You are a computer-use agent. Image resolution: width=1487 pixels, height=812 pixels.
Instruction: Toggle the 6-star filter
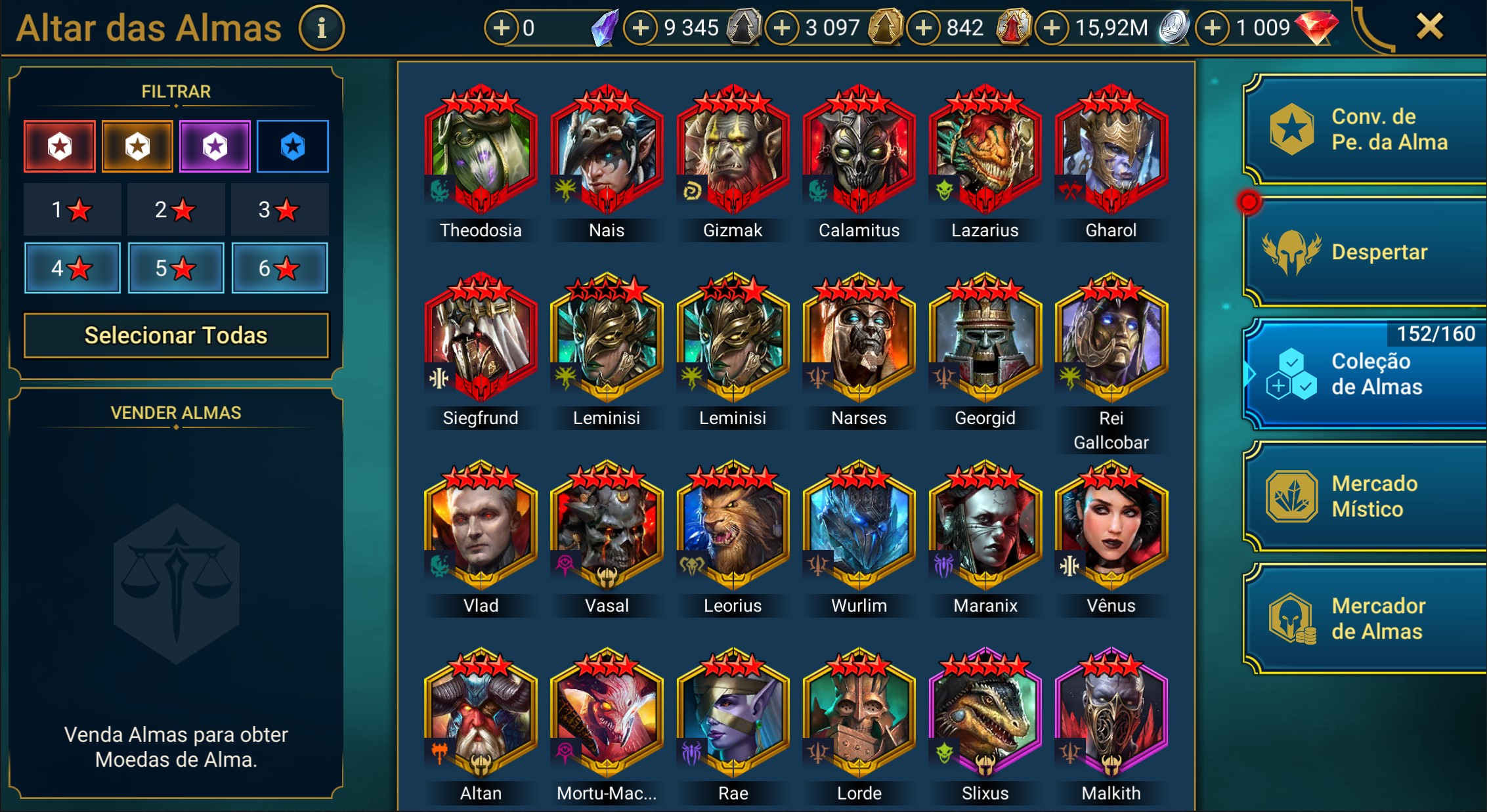[280, 268]
